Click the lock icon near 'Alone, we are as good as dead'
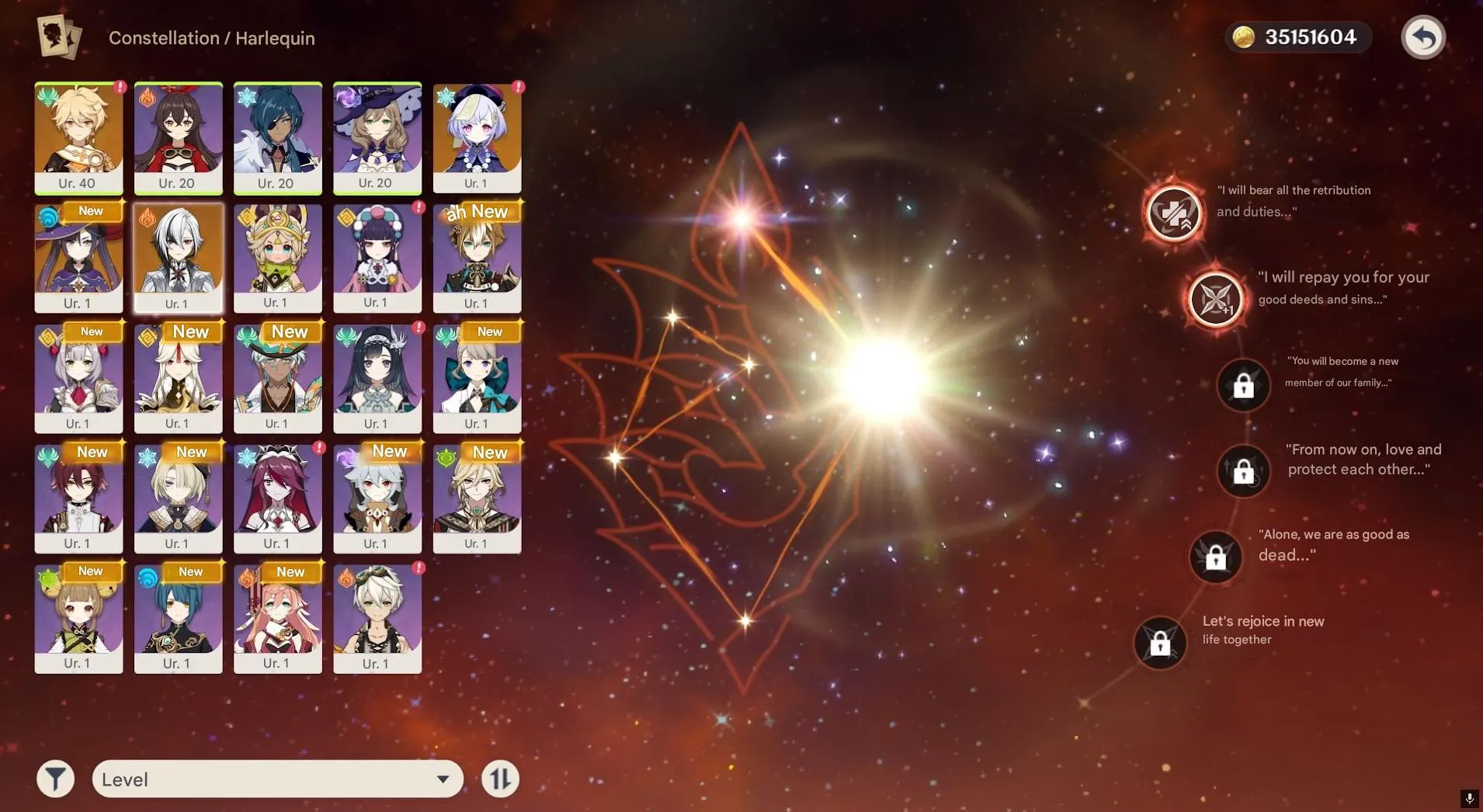 (1214, 557)
